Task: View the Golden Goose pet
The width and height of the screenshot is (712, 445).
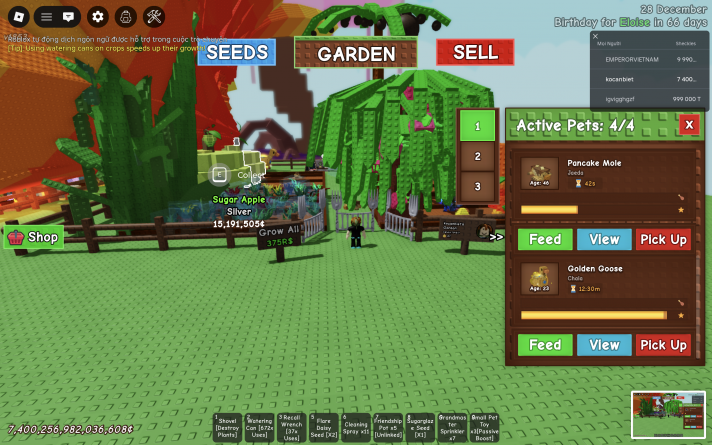Action: tap(604, 345)
